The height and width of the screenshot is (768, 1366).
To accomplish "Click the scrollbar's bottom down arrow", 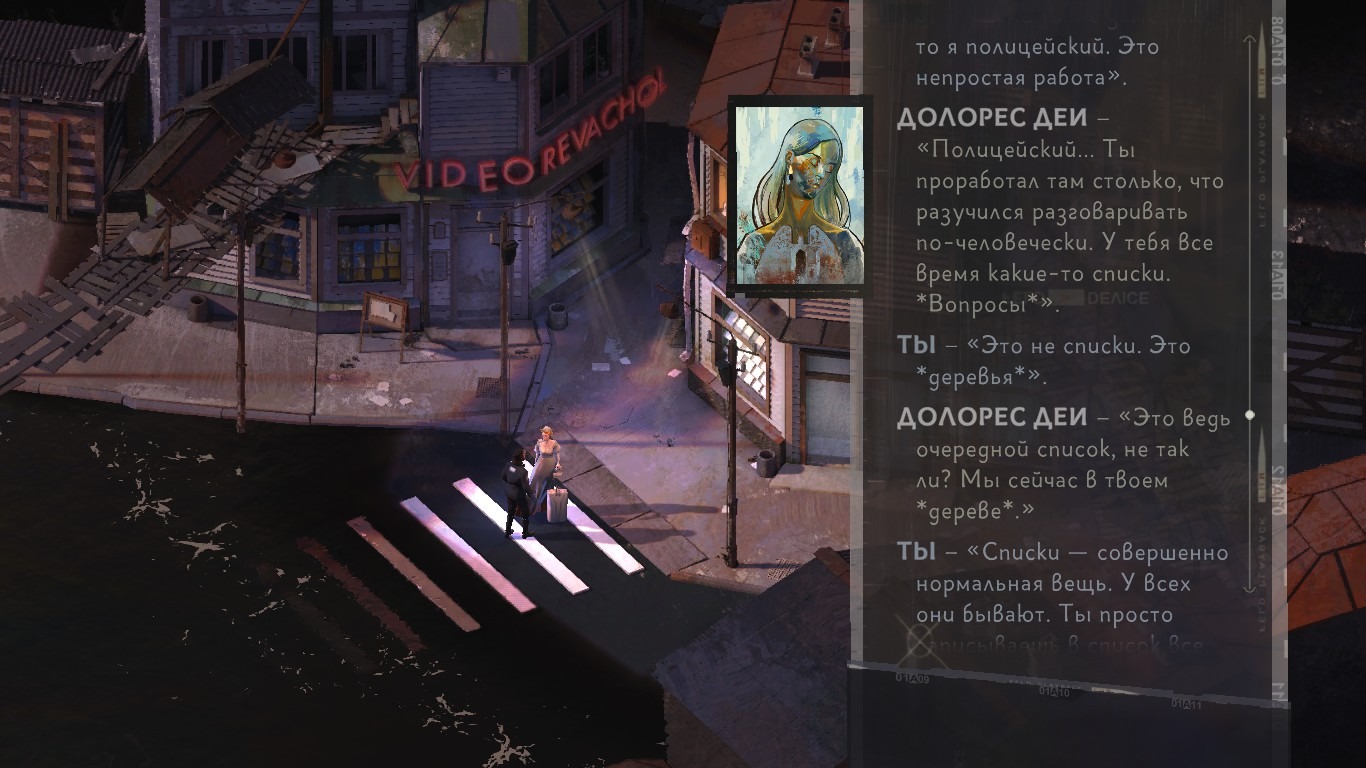I will pos(1249,589).
